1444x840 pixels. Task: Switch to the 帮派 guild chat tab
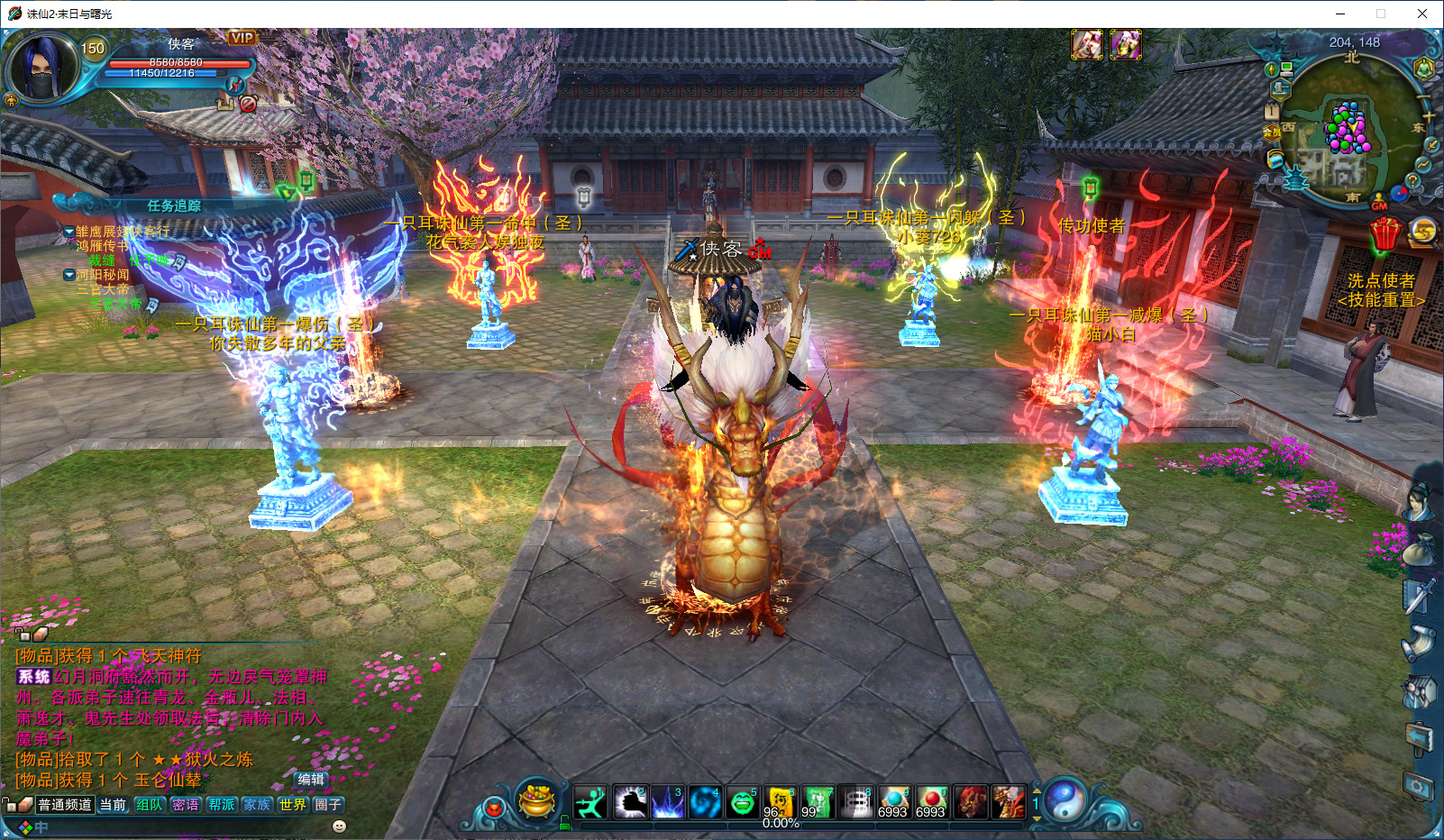(222, 805)
